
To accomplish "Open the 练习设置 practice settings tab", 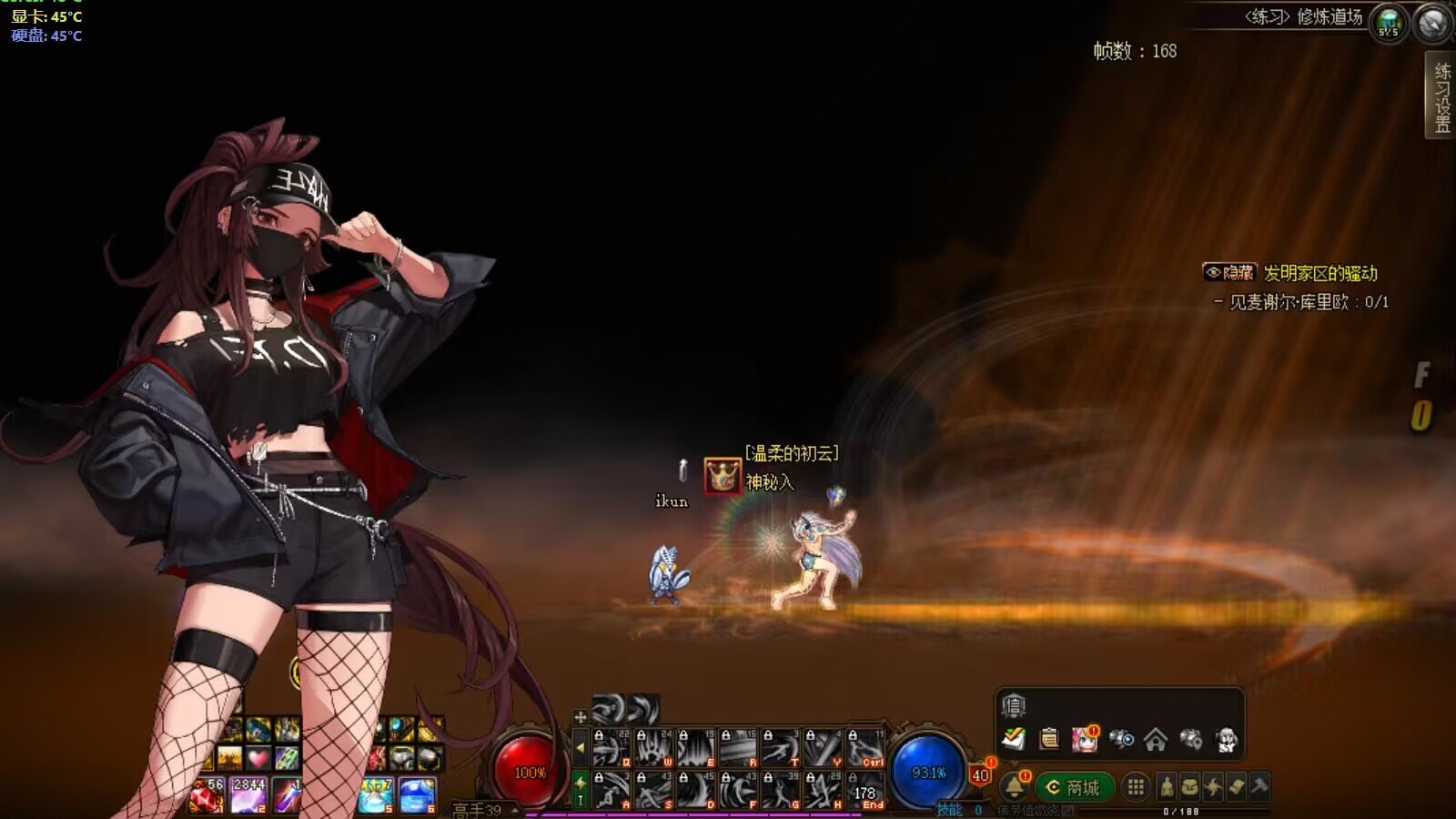I will click(1441, 96).
